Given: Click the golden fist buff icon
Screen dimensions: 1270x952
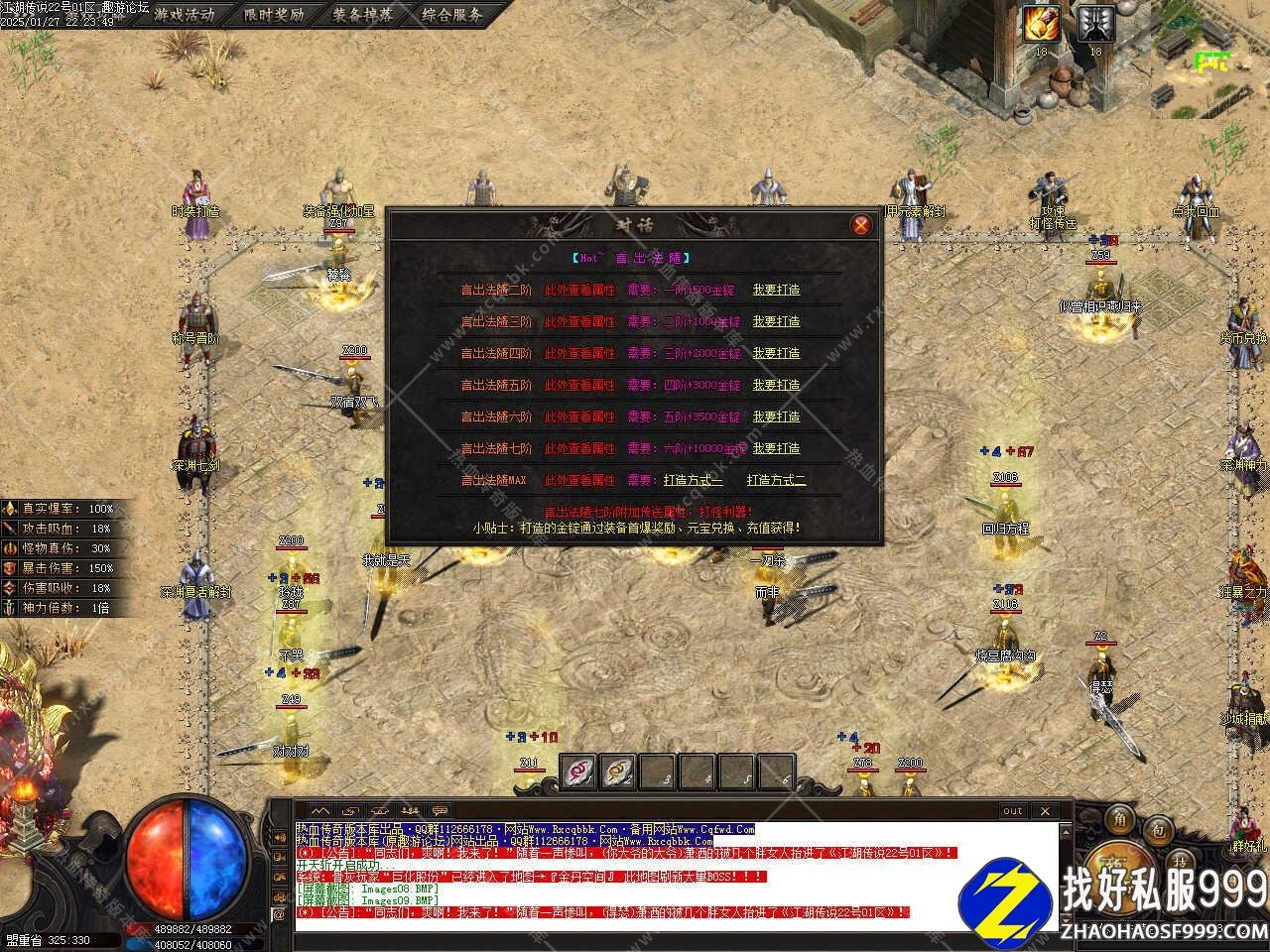Looking at the screenshot, I should pyautogui.click(x=1042, y=23).
